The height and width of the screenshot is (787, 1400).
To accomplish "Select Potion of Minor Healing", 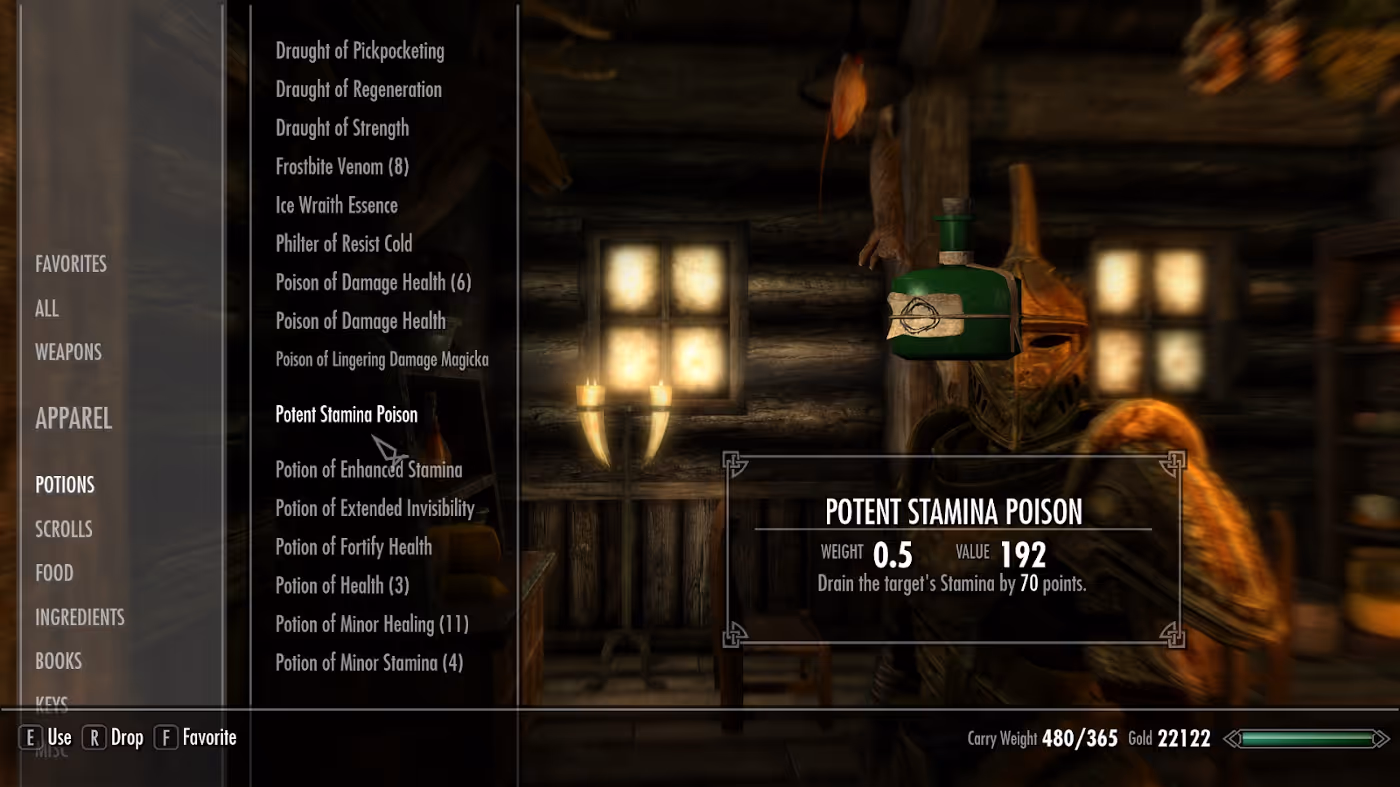I will 371,624.
